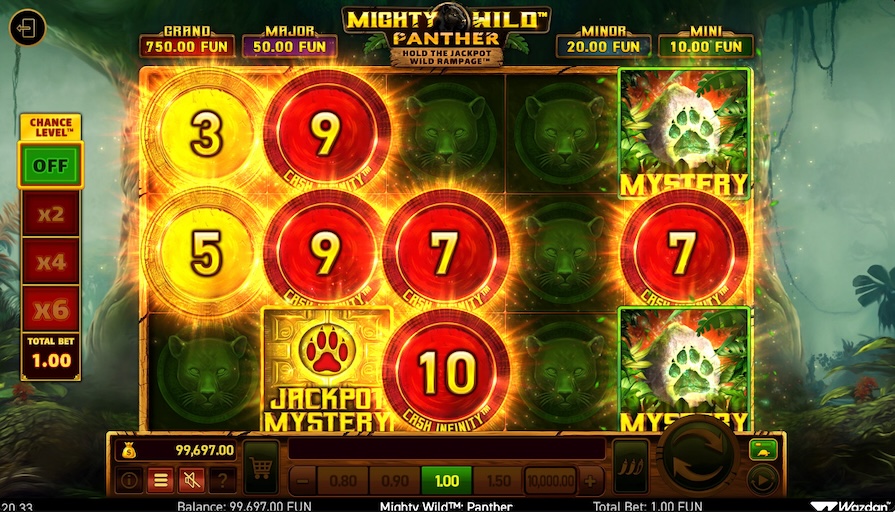Select the 0.80 bet value

pos(342,480)
